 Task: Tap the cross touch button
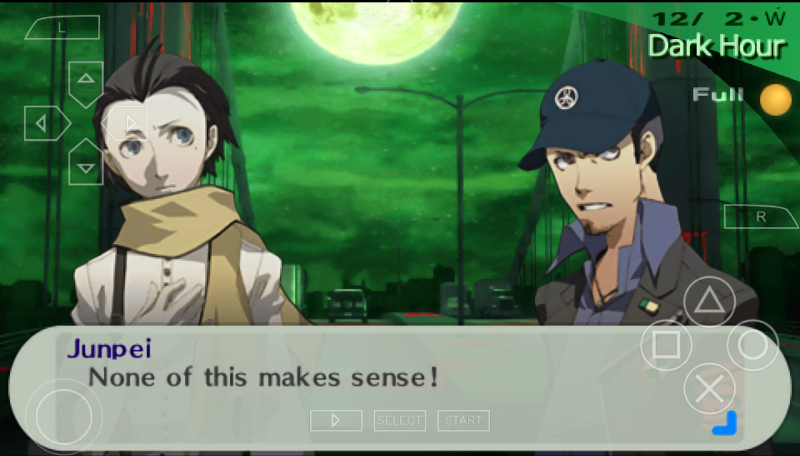(x=709, y=390)
